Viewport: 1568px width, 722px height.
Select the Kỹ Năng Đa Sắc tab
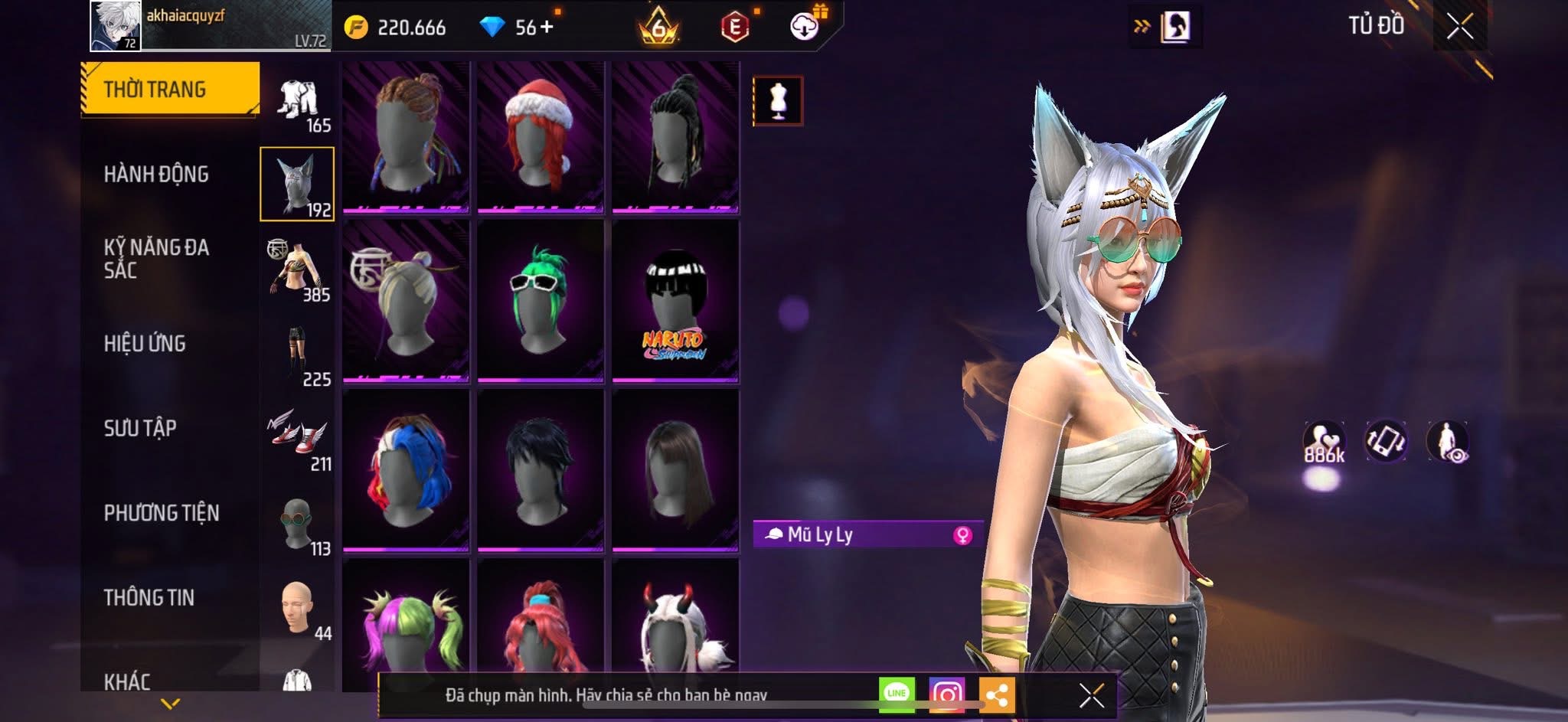156,259
